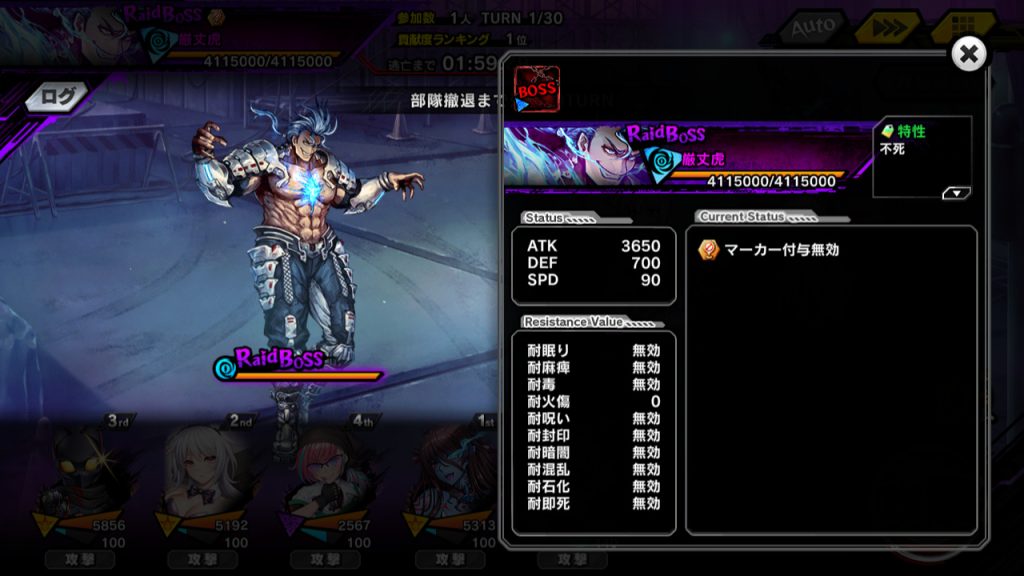Image resolution: width=1024 pixels, height=576 pixels.
Task: Expand the 特性 trait box arrow
Action: (956, 193)
